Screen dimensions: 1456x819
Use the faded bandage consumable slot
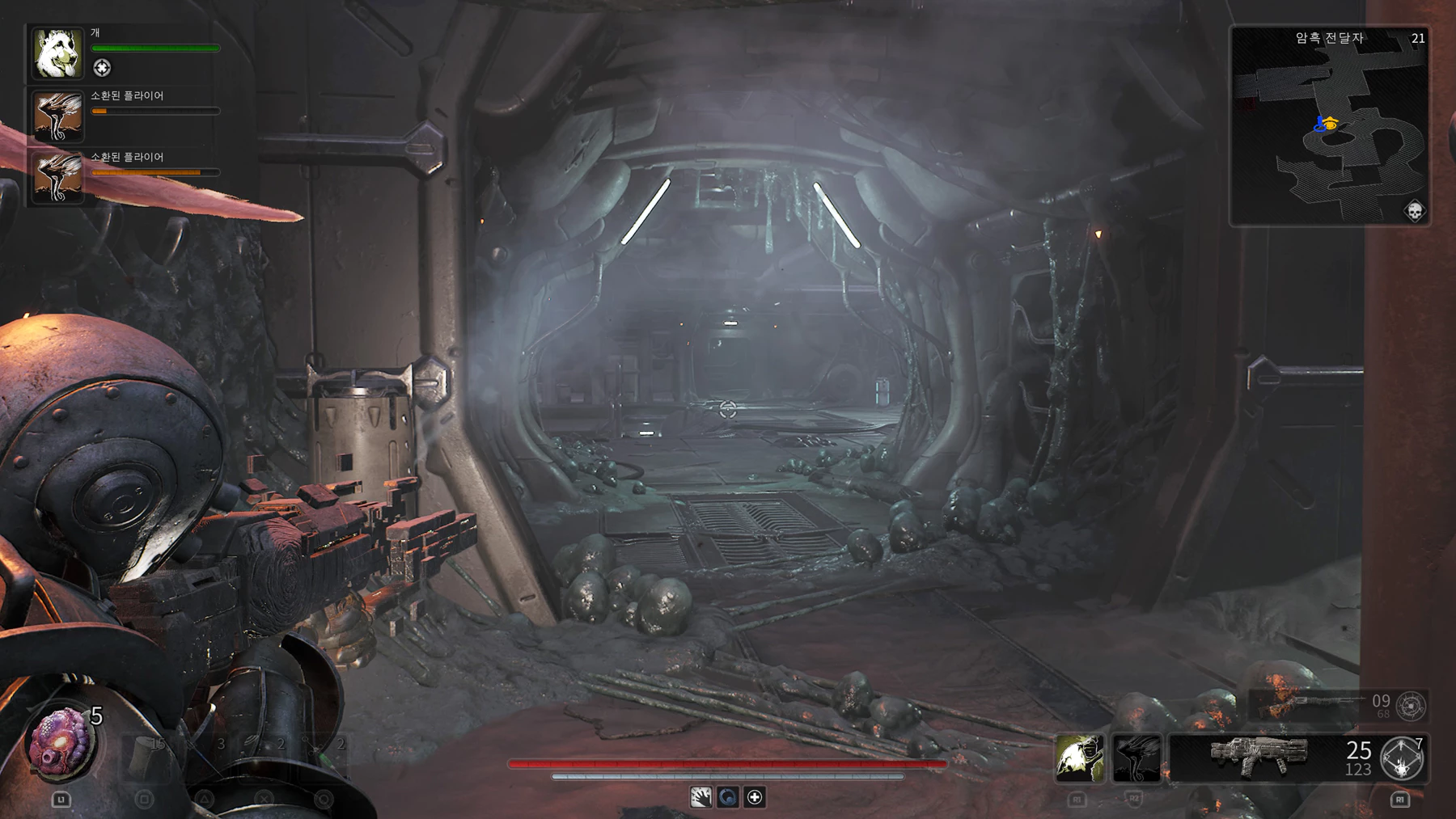[146, 755]
